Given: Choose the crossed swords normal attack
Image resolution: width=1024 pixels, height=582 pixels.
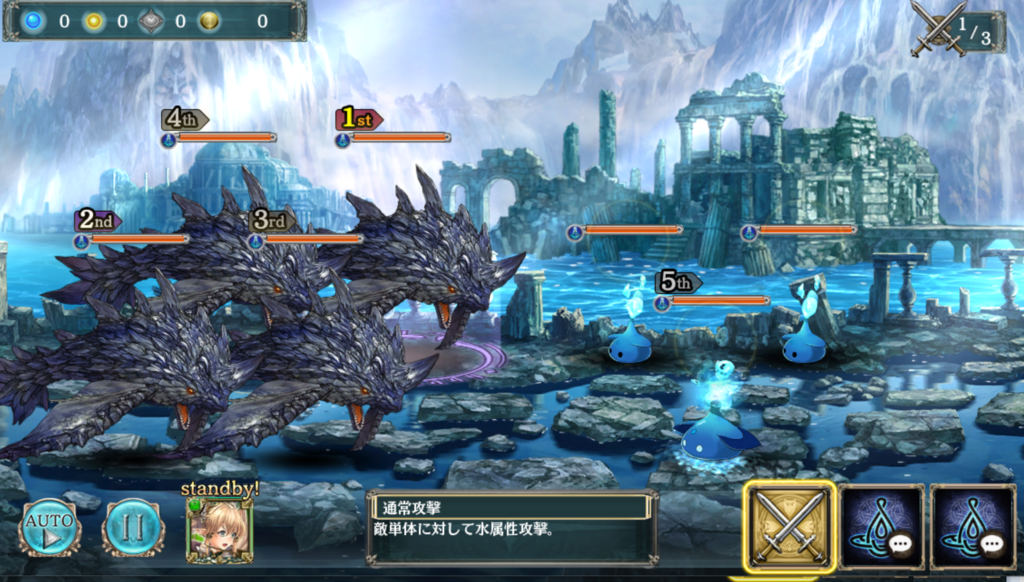Looking at the screenshot, I should click(789, 526).
